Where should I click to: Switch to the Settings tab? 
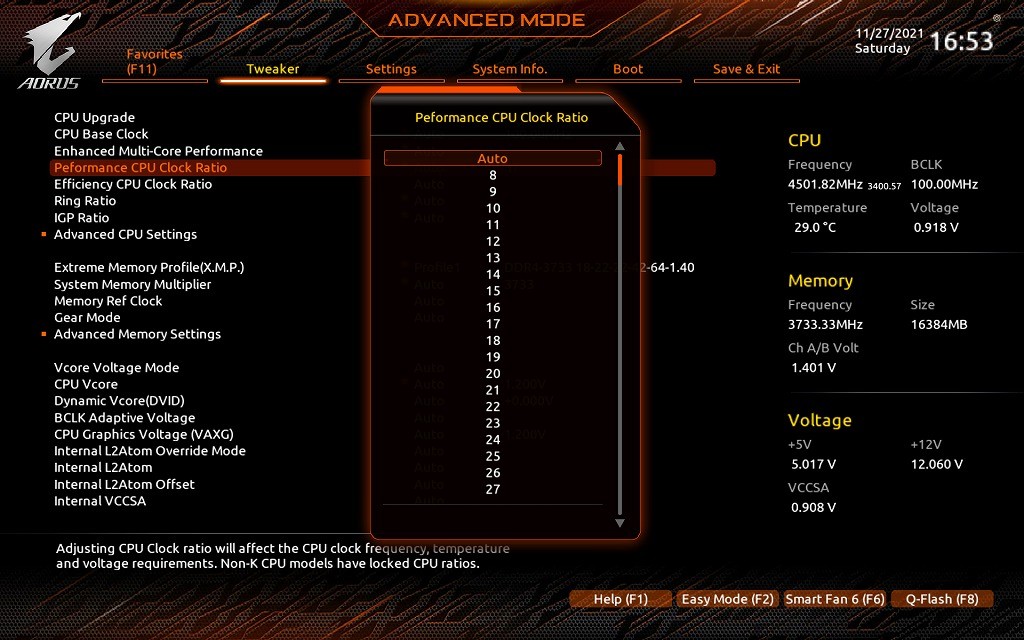pos(391,69)
